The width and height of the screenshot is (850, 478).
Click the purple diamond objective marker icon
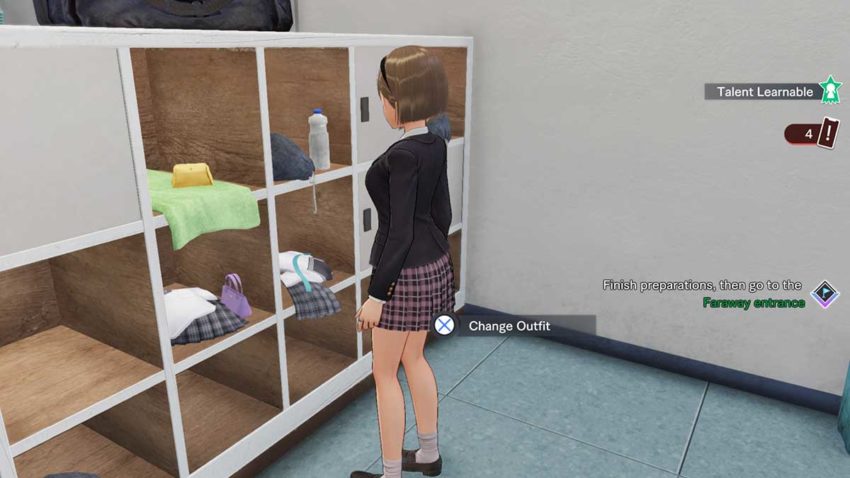pos(825,294)
